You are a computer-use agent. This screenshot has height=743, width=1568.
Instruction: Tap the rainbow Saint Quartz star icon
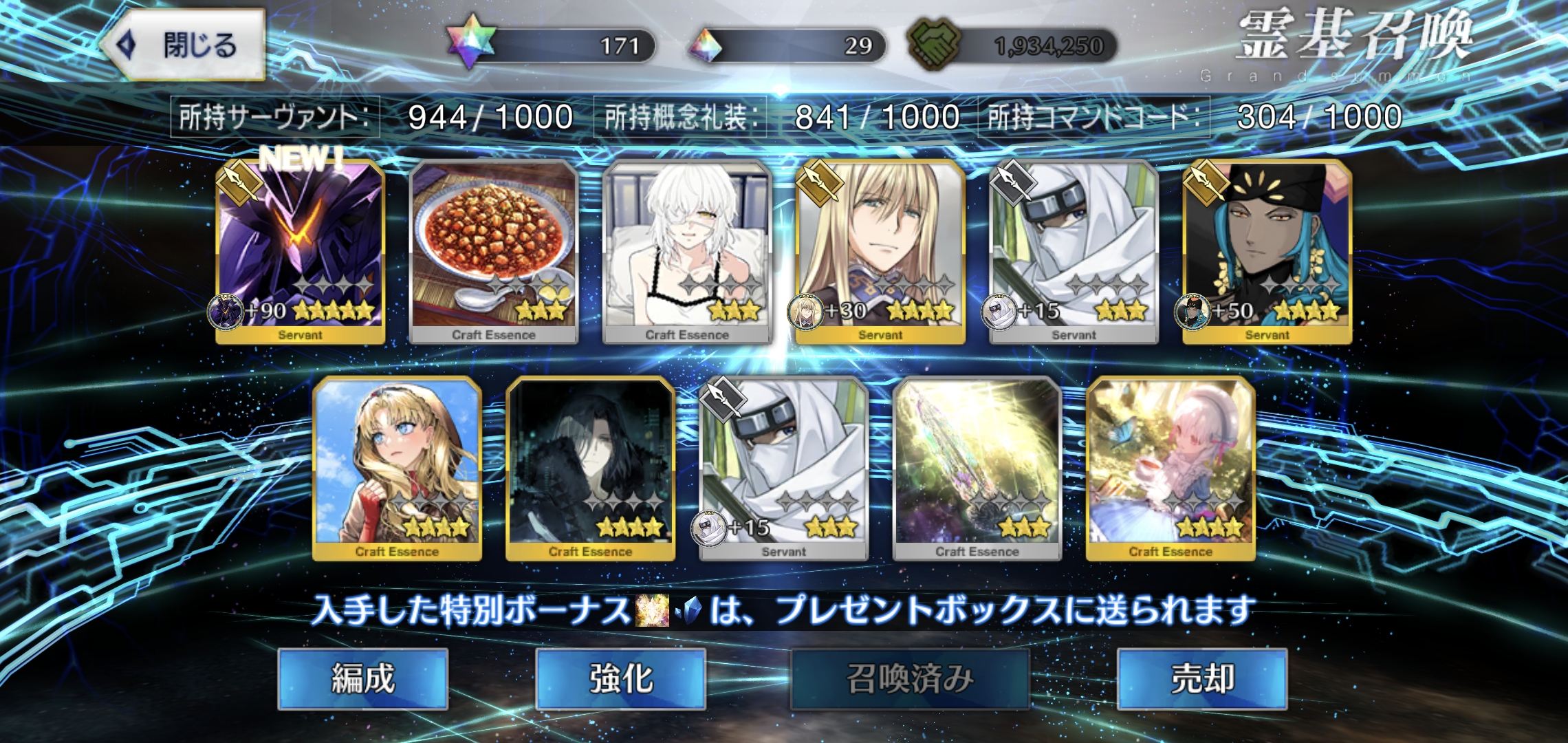pyautogui.click(x=470, y=41)
